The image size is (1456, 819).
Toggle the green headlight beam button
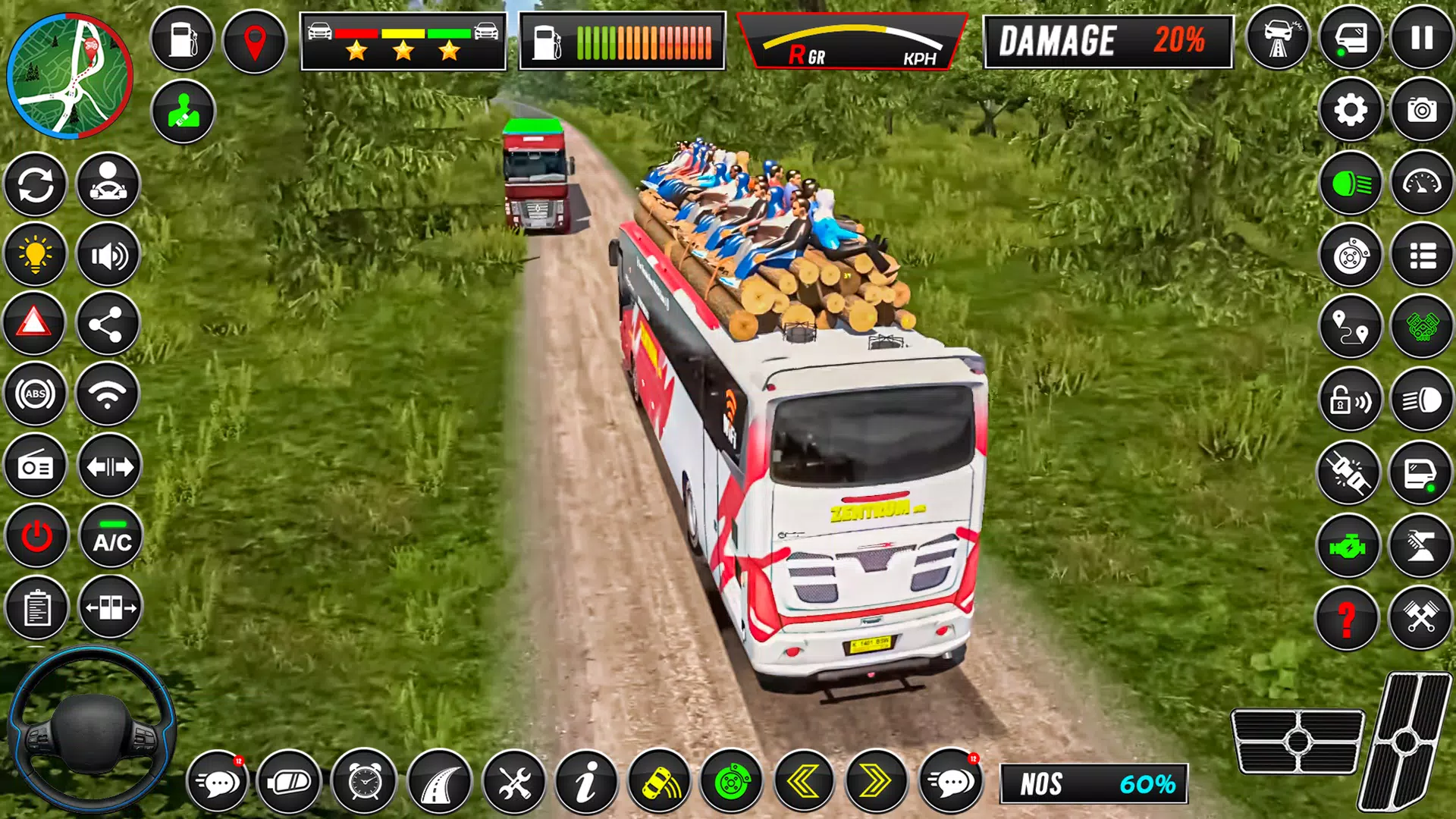click(1351, 184)
